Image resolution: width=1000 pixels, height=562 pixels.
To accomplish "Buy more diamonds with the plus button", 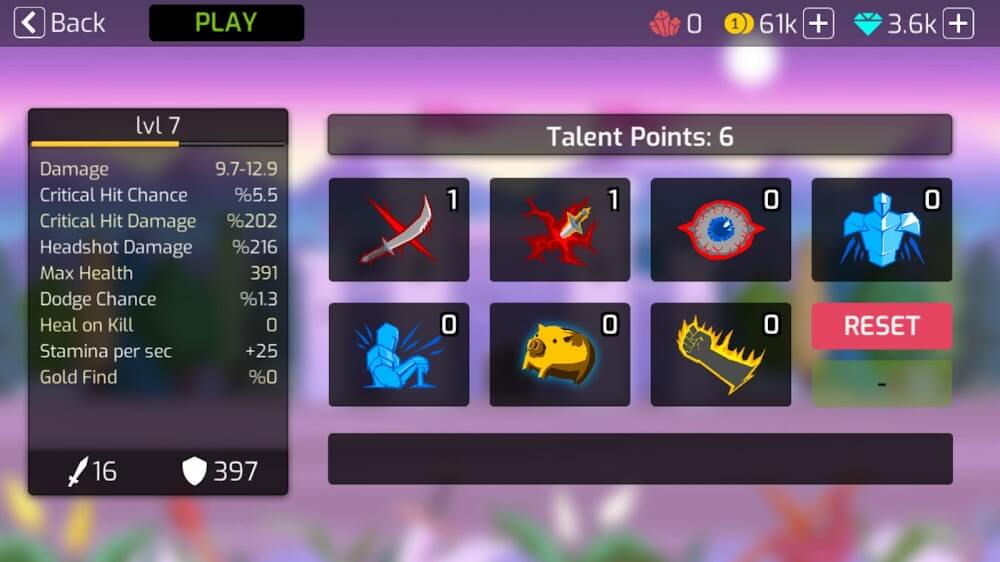I will (958, 24).
